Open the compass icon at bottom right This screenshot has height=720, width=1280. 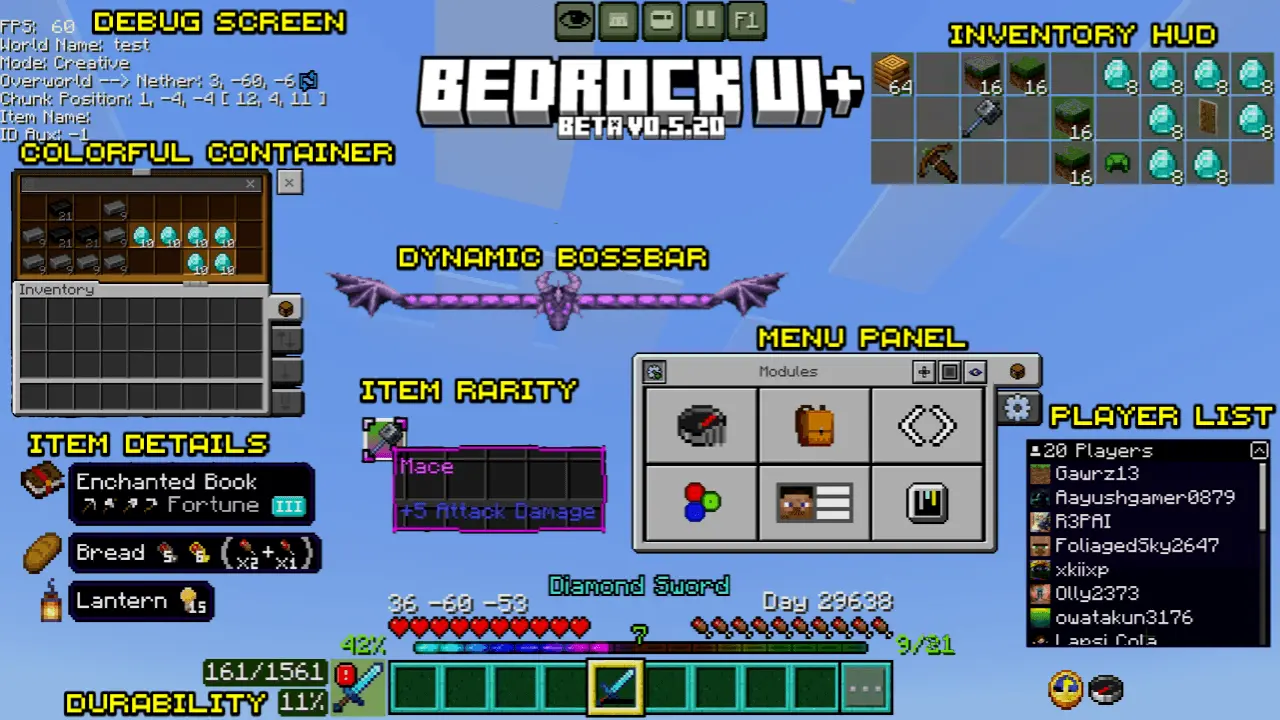tap(1106, 689)
